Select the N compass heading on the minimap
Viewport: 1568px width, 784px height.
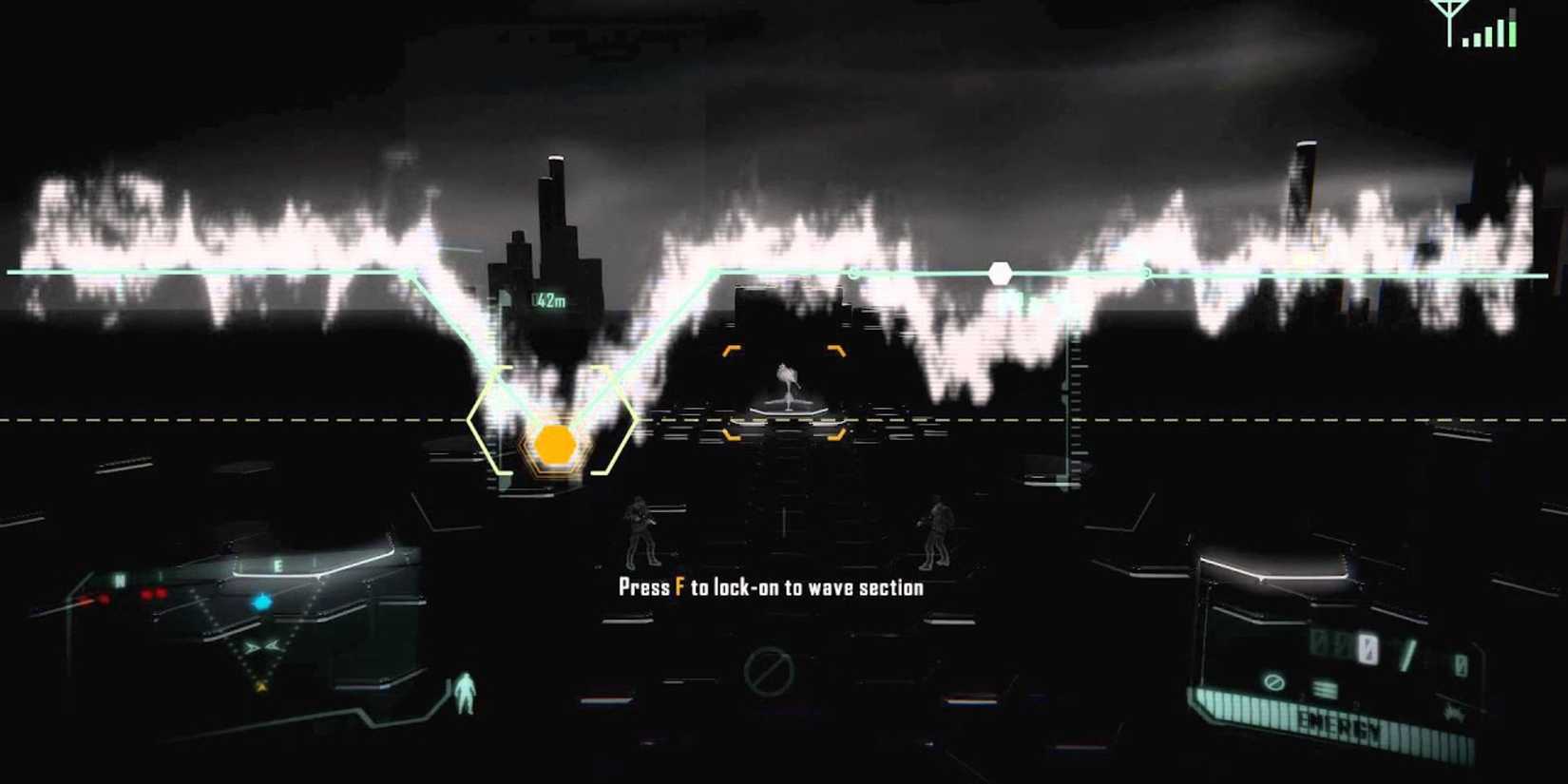pos(121,580)
